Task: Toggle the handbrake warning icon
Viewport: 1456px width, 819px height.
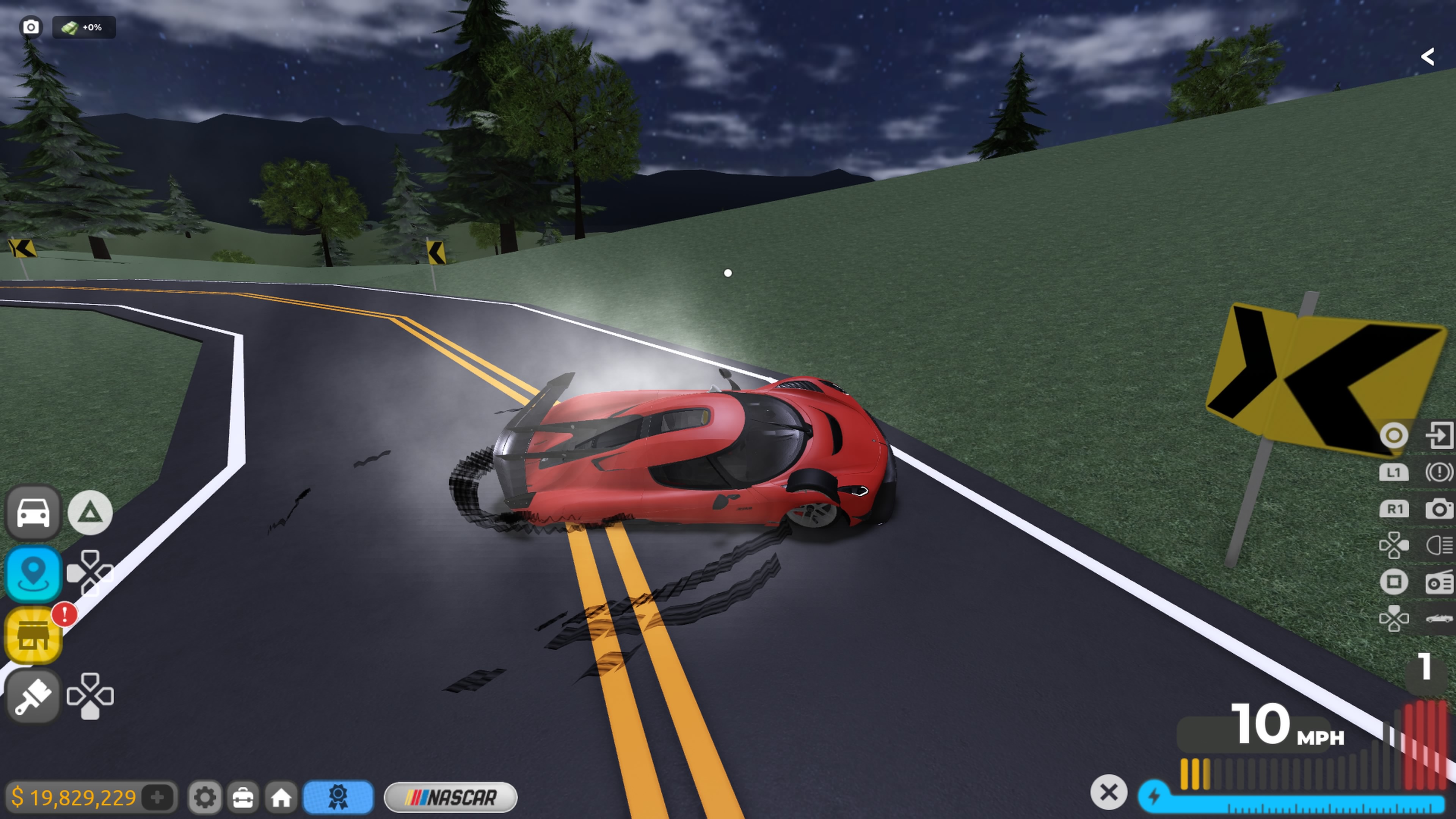Action: pos(1439,472)
